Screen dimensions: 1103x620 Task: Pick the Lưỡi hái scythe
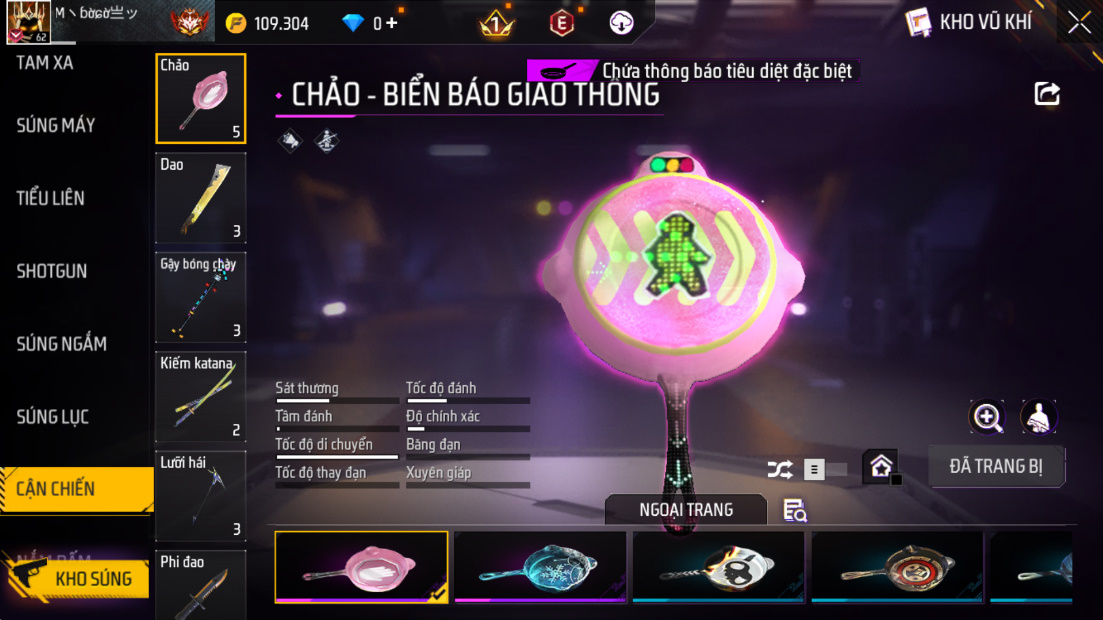coord(201,496)
